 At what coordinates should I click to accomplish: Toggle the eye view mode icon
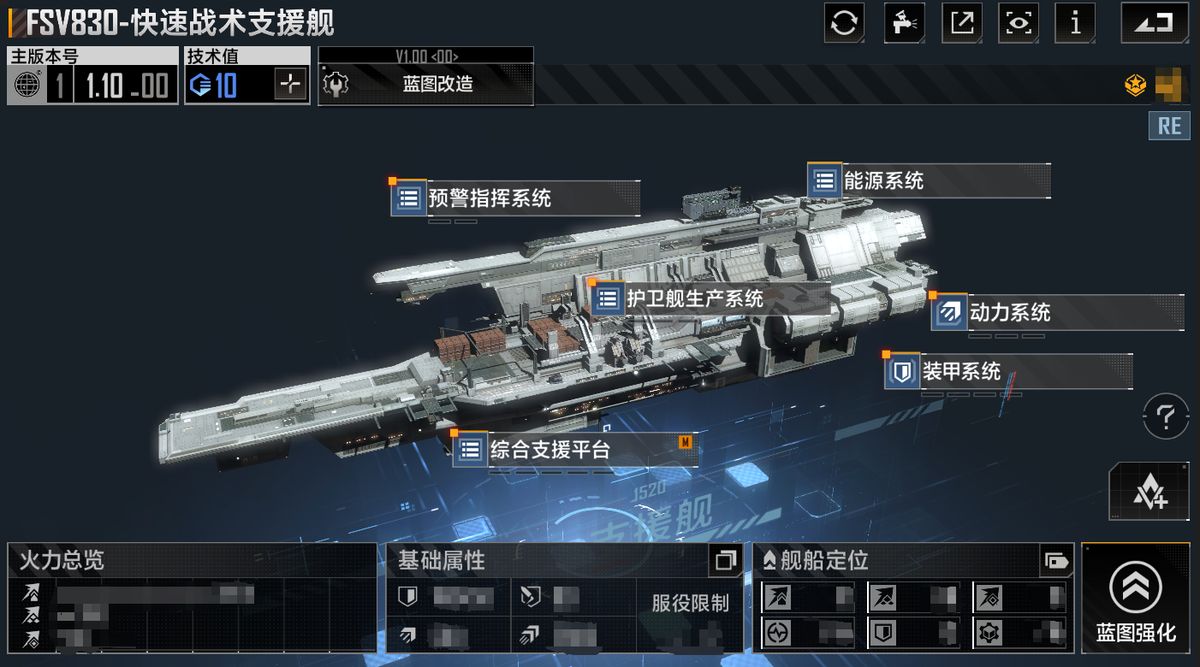pos(1018,23)
